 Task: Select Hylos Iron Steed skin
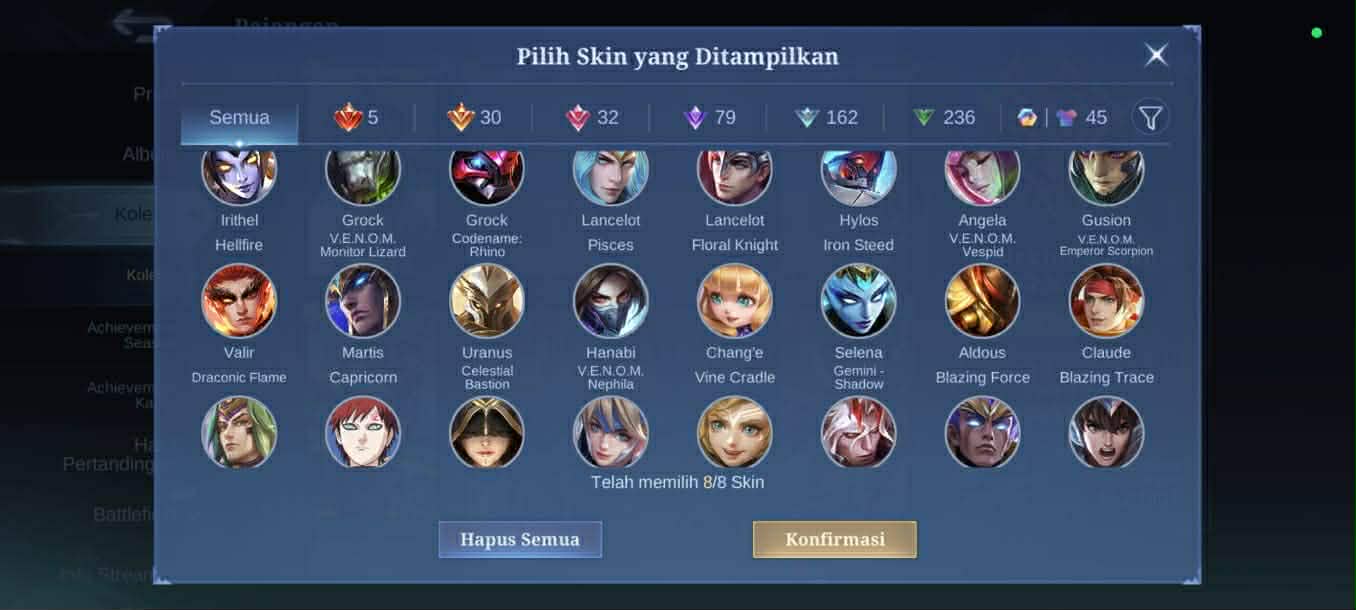859,176
